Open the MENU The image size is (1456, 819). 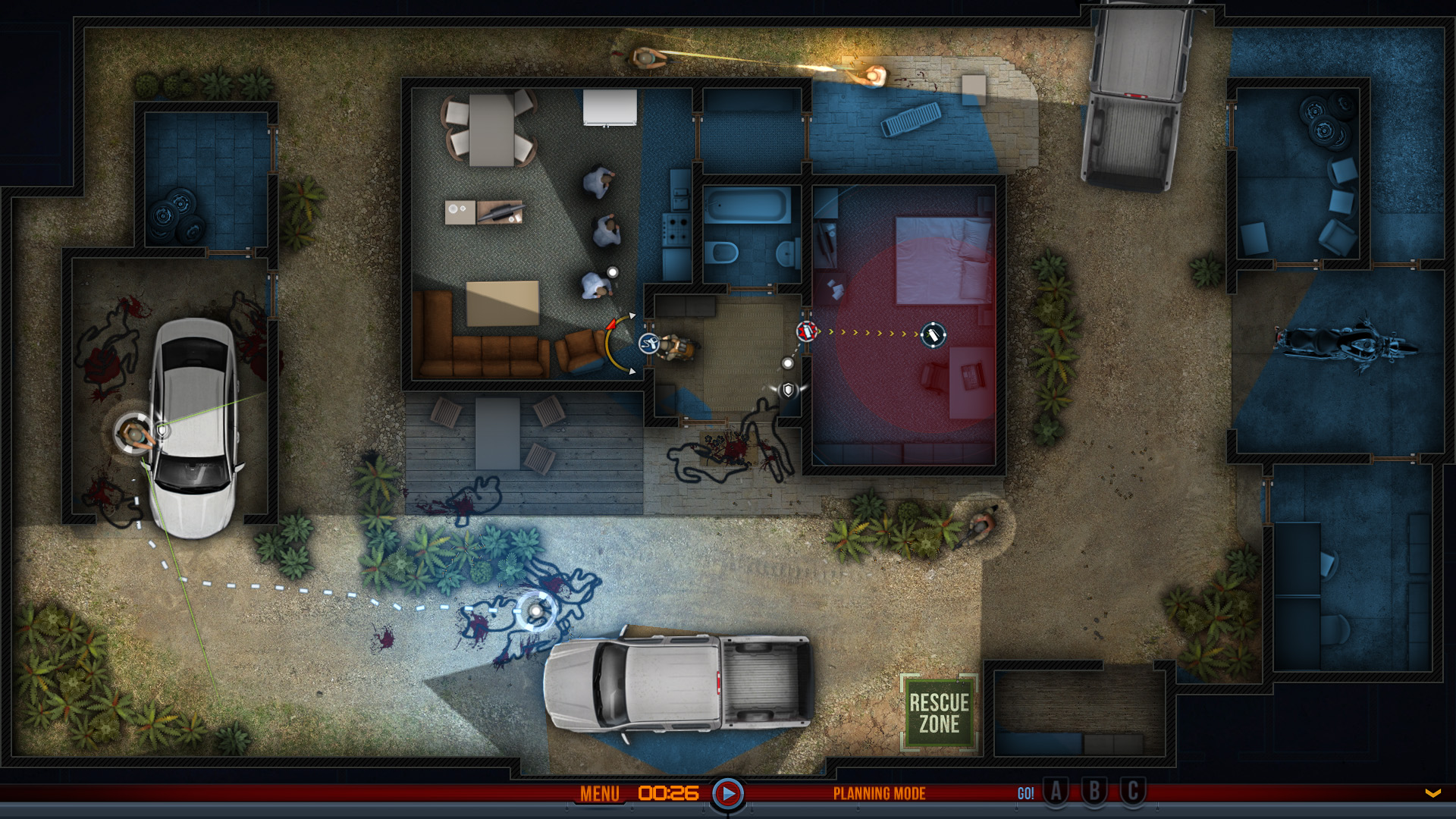600,793
